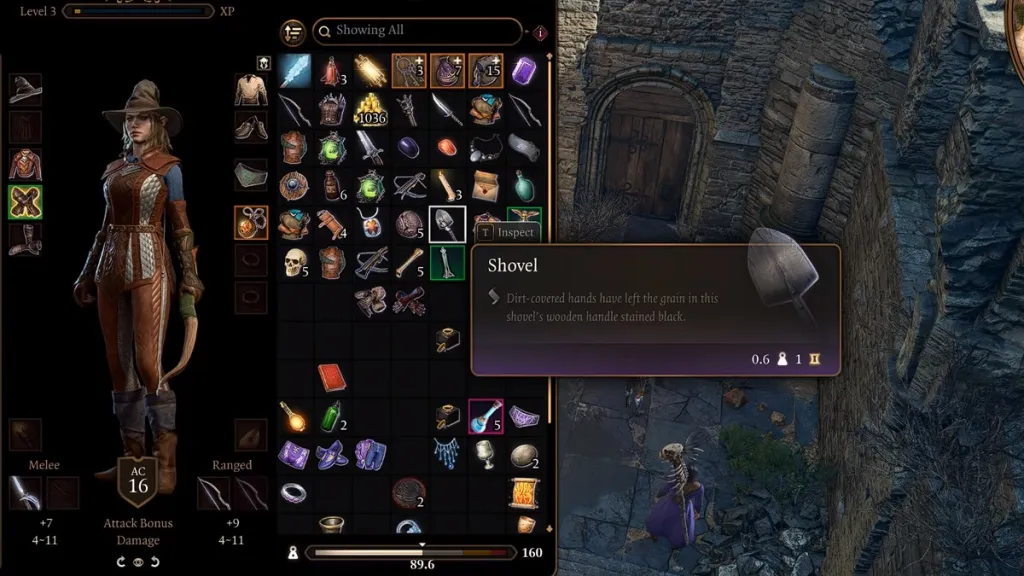Select the equipped leather armour slot
This screenshot has height=576, width=1024.
[25, 164]
